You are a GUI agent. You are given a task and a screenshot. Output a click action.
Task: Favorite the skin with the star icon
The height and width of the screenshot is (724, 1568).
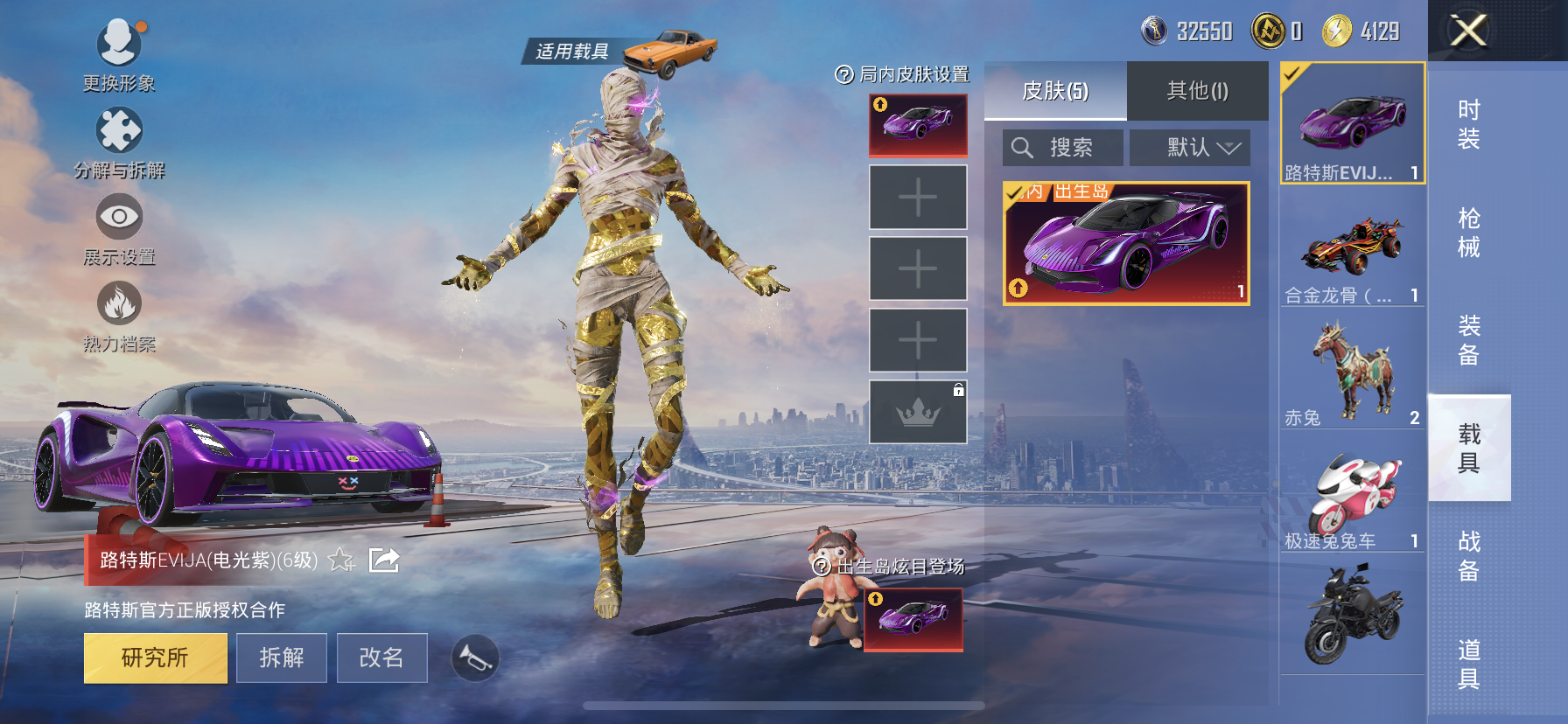pyautogui.click(x=340, y=560)
